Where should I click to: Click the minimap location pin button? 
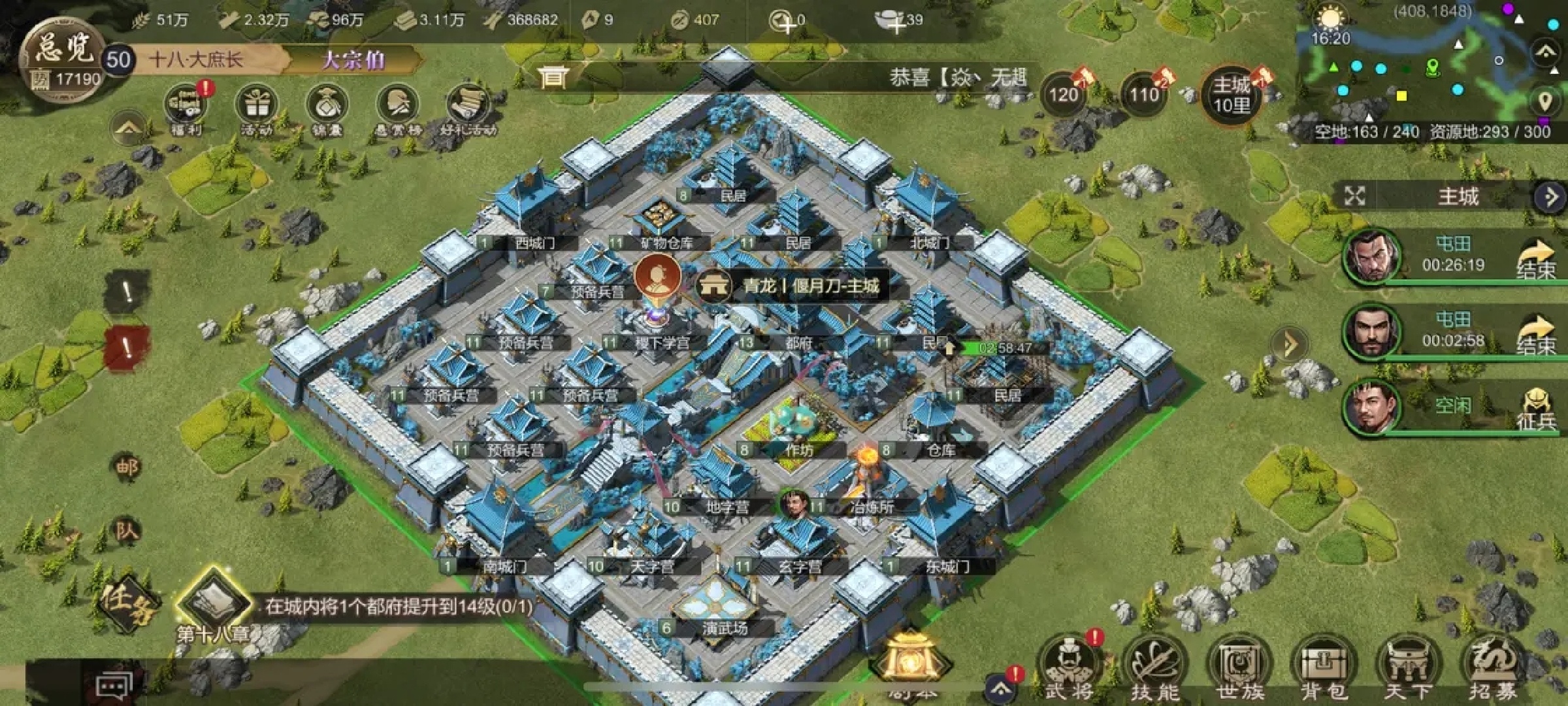(x=1544, y=101)
